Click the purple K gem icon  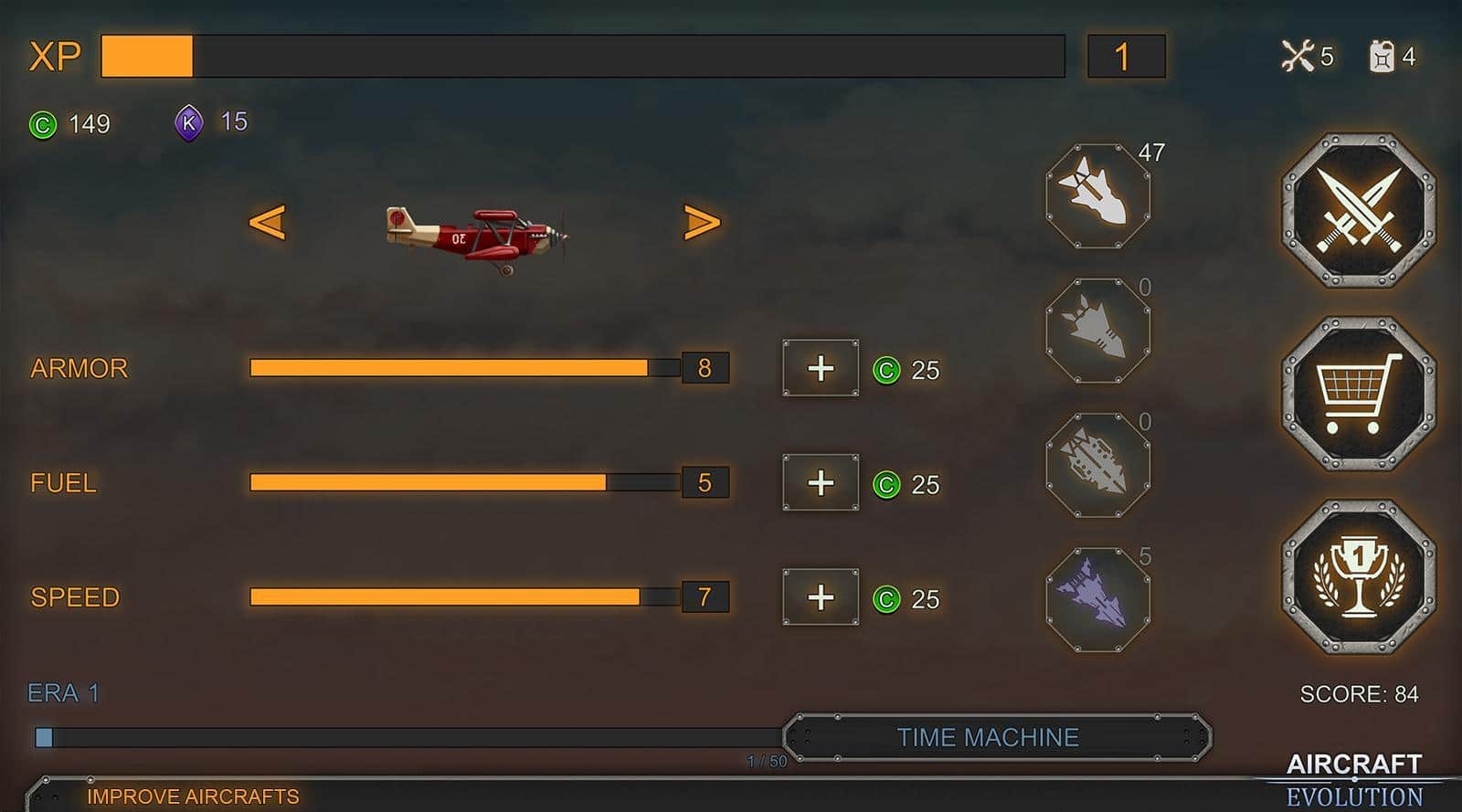[x=189, y=122]
